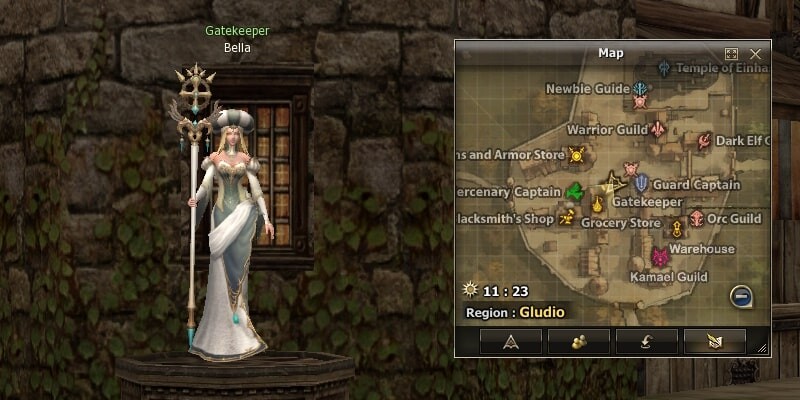The width and height of the screenshot is (800, 400).
Task: Select the green Mercenary Captain marker
Action: click(x=574, y=191)
